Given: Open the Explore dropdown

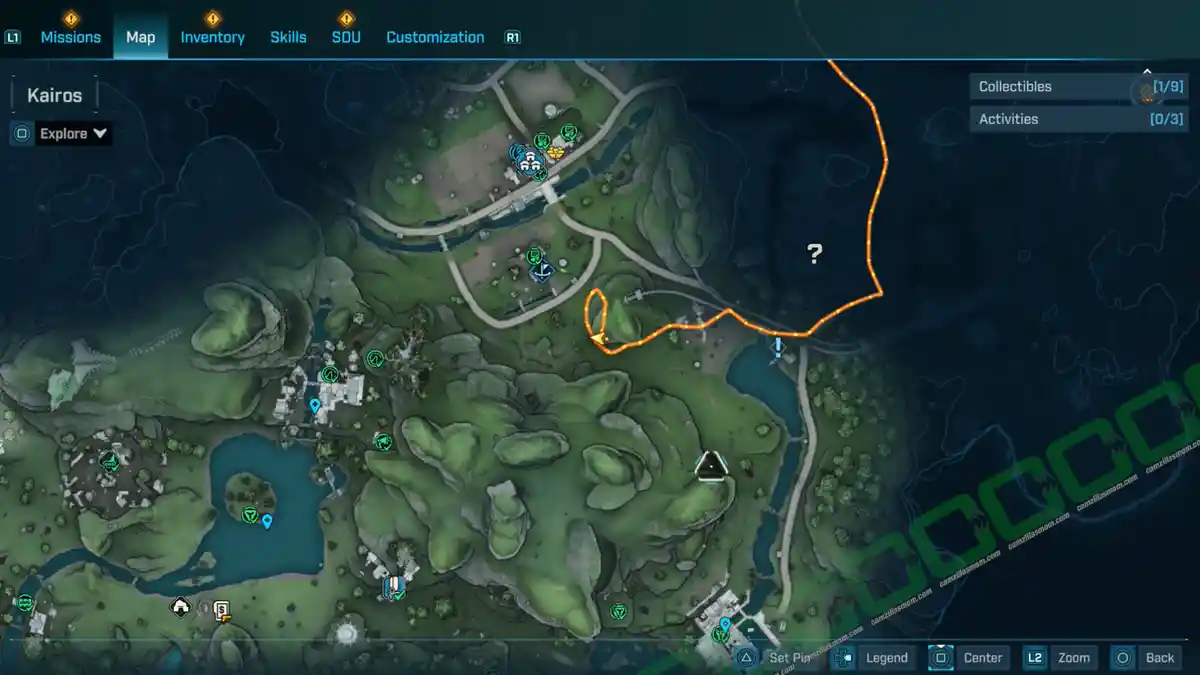Looking at the screenshot, I should [73, 133].
